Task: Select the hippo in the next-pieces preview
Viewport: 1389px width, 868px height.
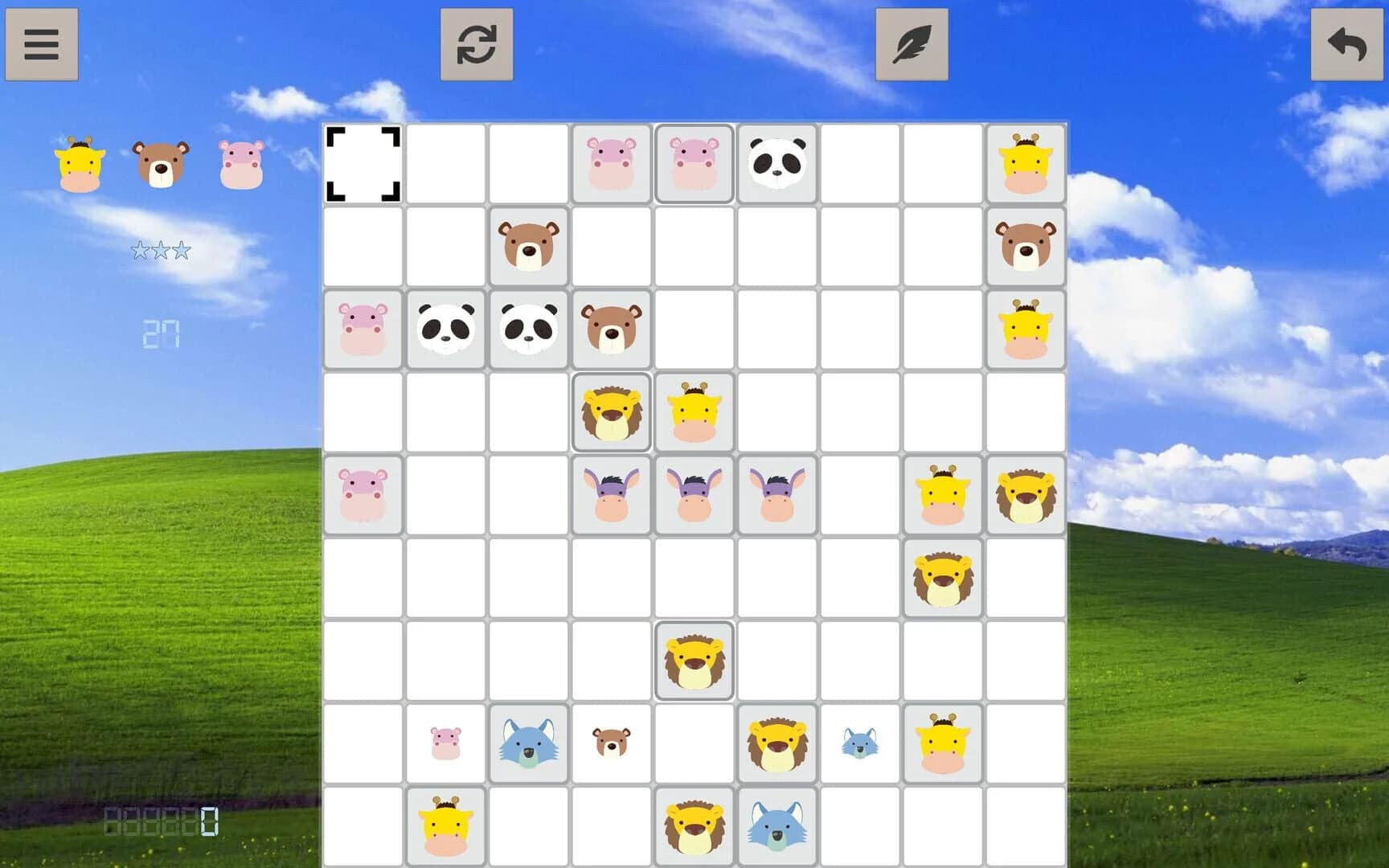Action: (x=241, y=163)
